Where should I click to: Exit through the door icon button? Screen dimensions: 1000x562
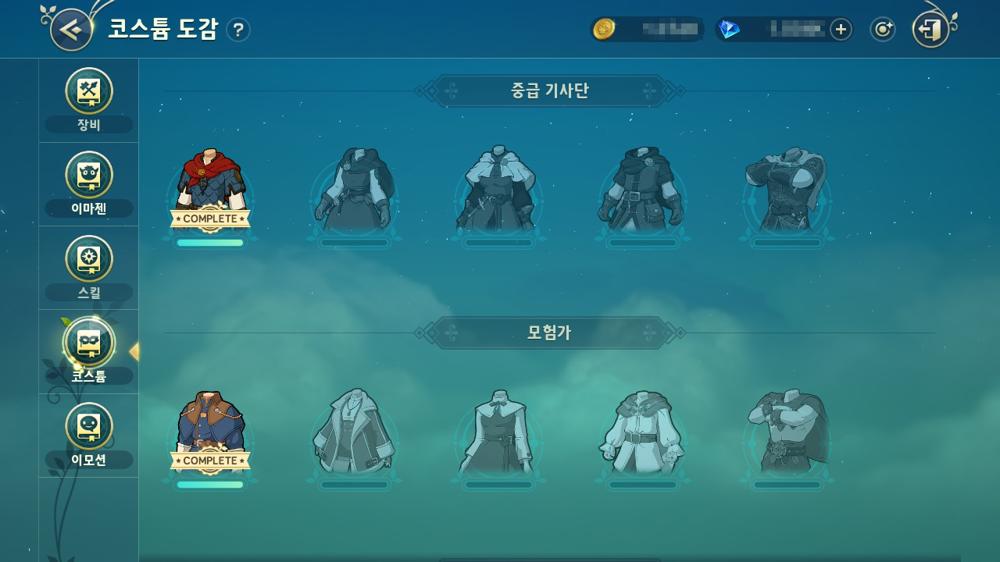pyautogui.click(x=931, y=30)
